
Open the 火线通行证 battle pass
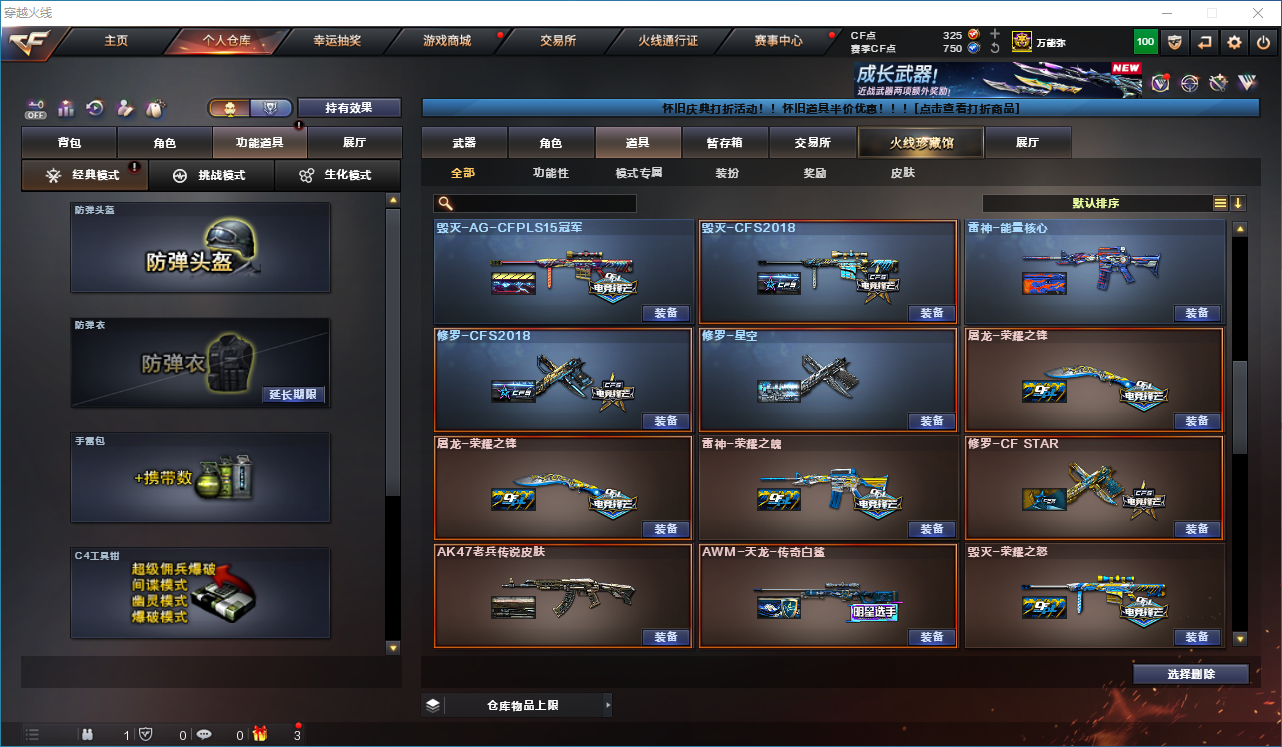(668, 41)
